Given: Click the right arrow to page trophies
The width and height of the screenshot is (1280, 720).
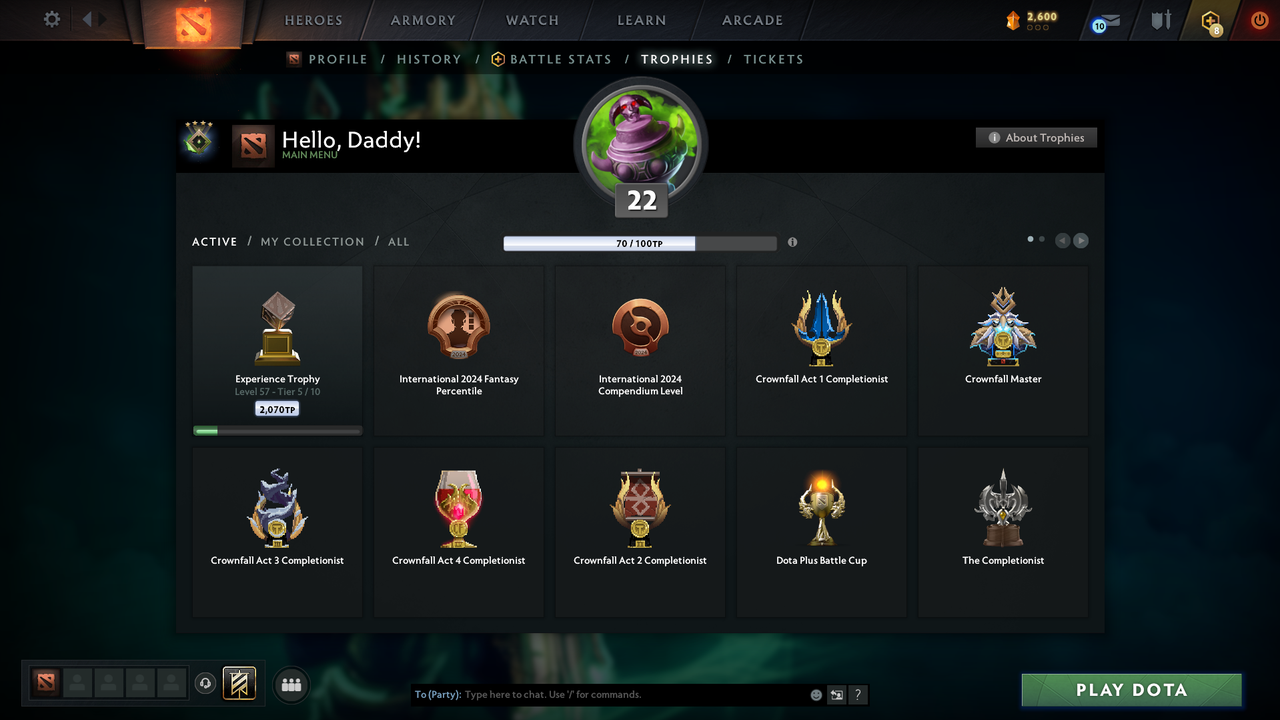Looking at the screenshot, I should 1081,240.
